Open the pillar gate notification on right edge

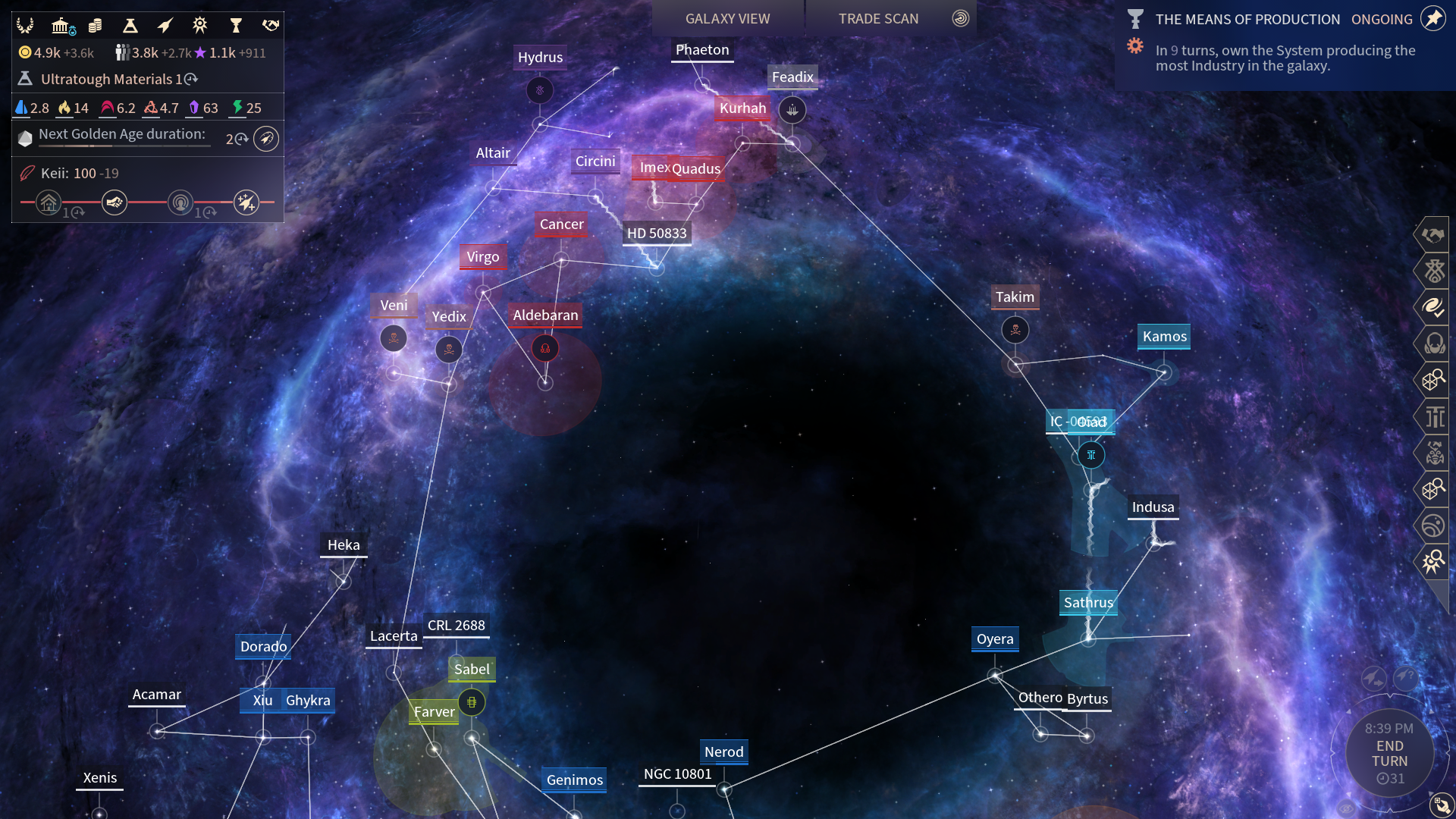(1434, 416)
